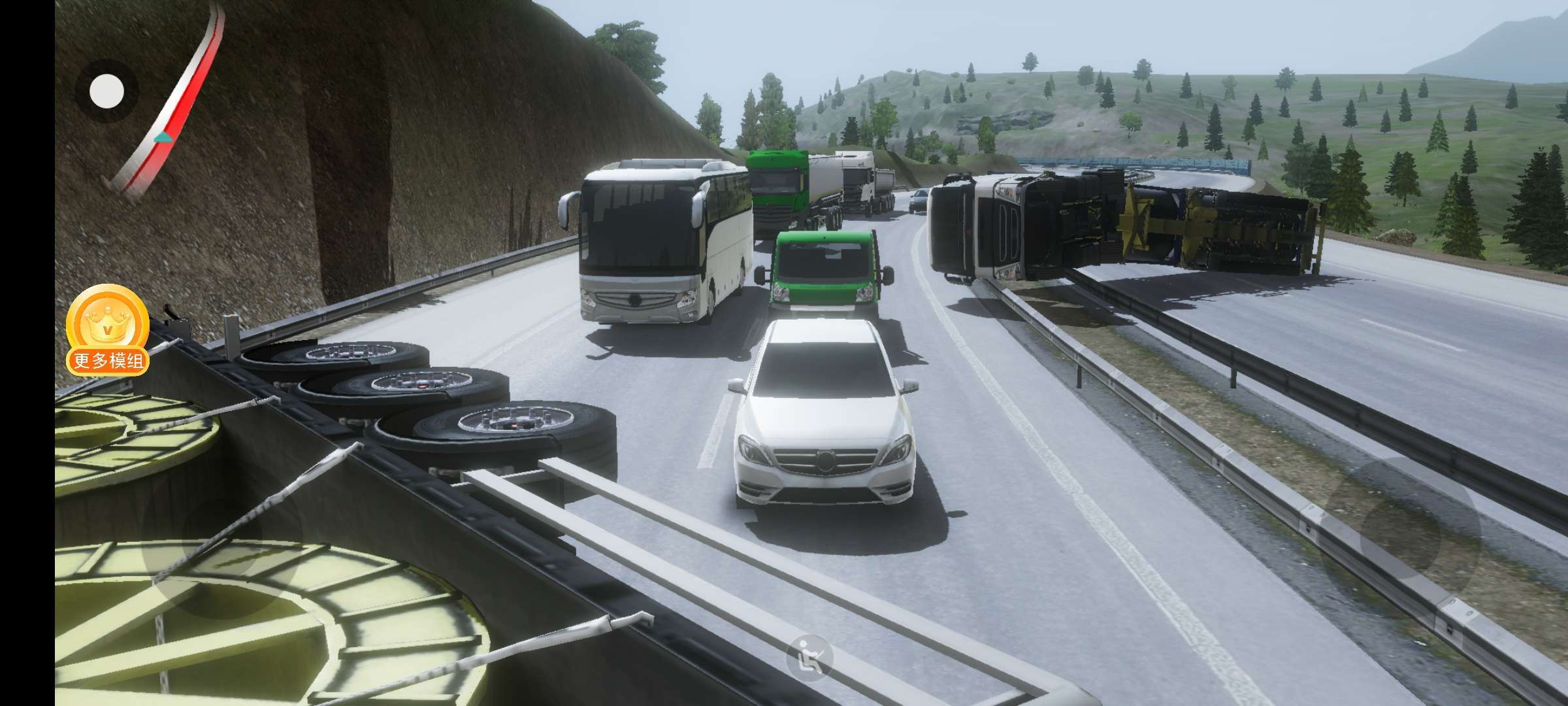1568x706 pixels.
Task: Open the 更多模组 crown badge
Action: 108,330
